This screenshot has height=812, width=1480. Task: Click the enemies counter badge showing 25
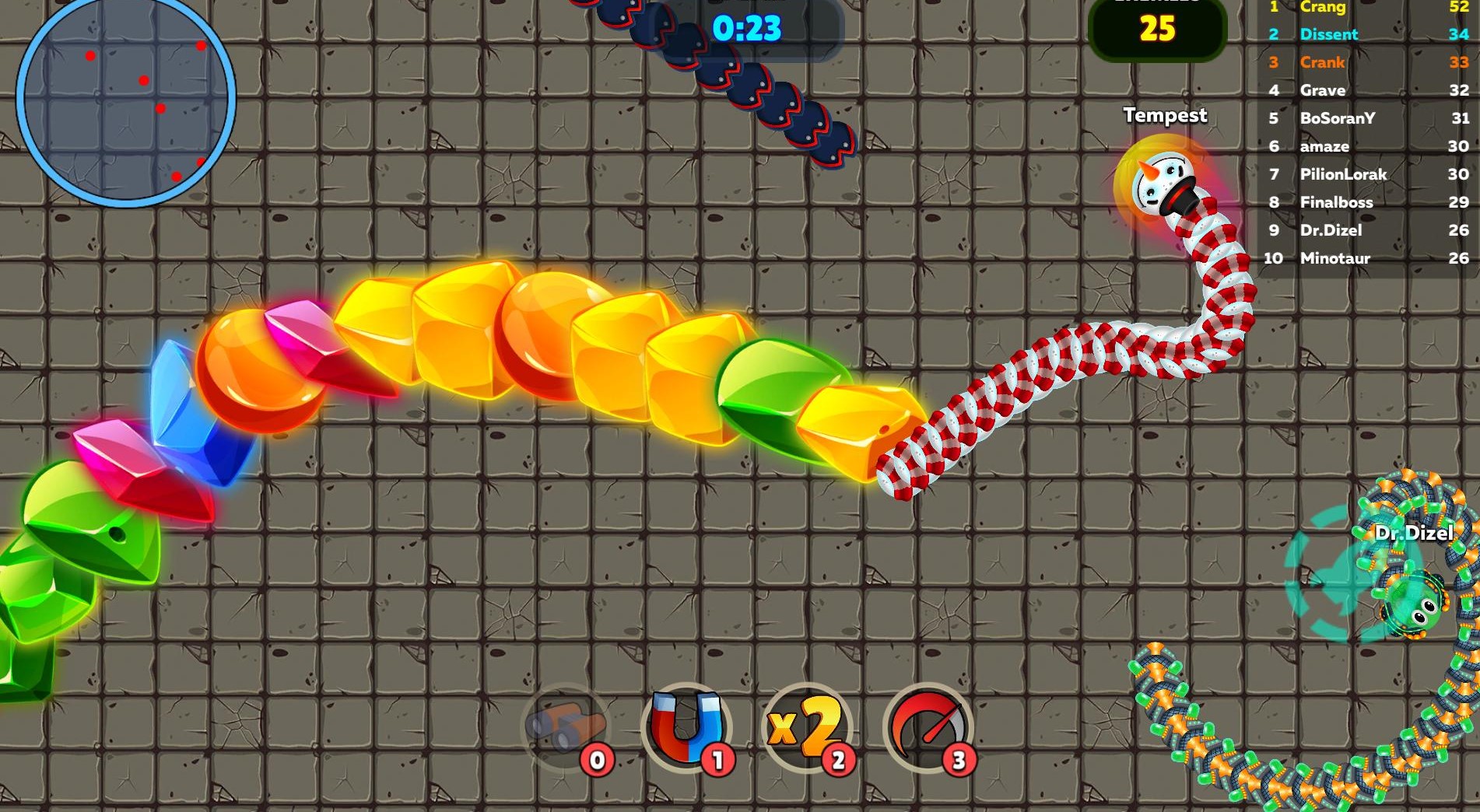click(1156, 27)
